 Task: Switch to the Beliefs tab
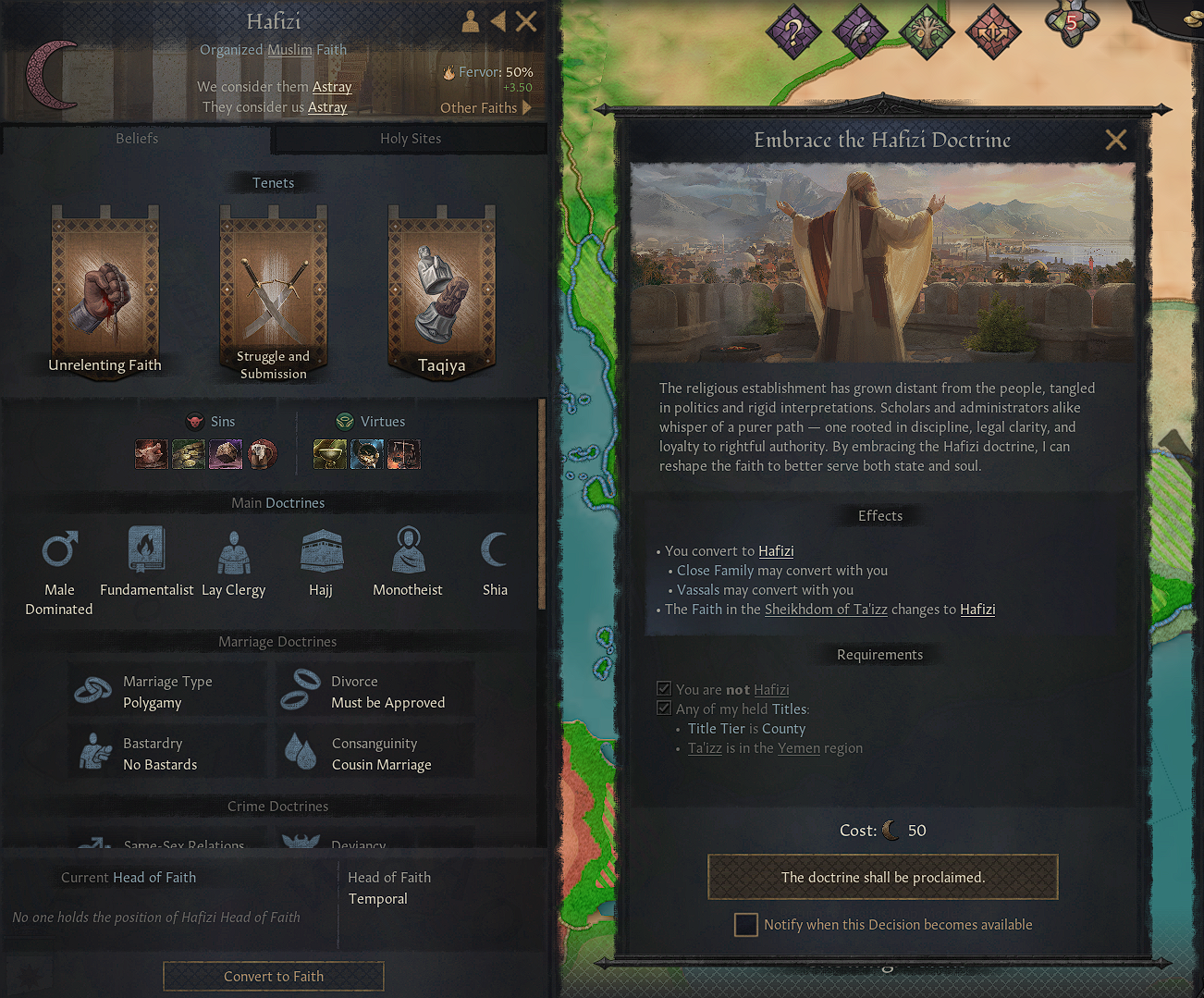[x=136, y=138]
